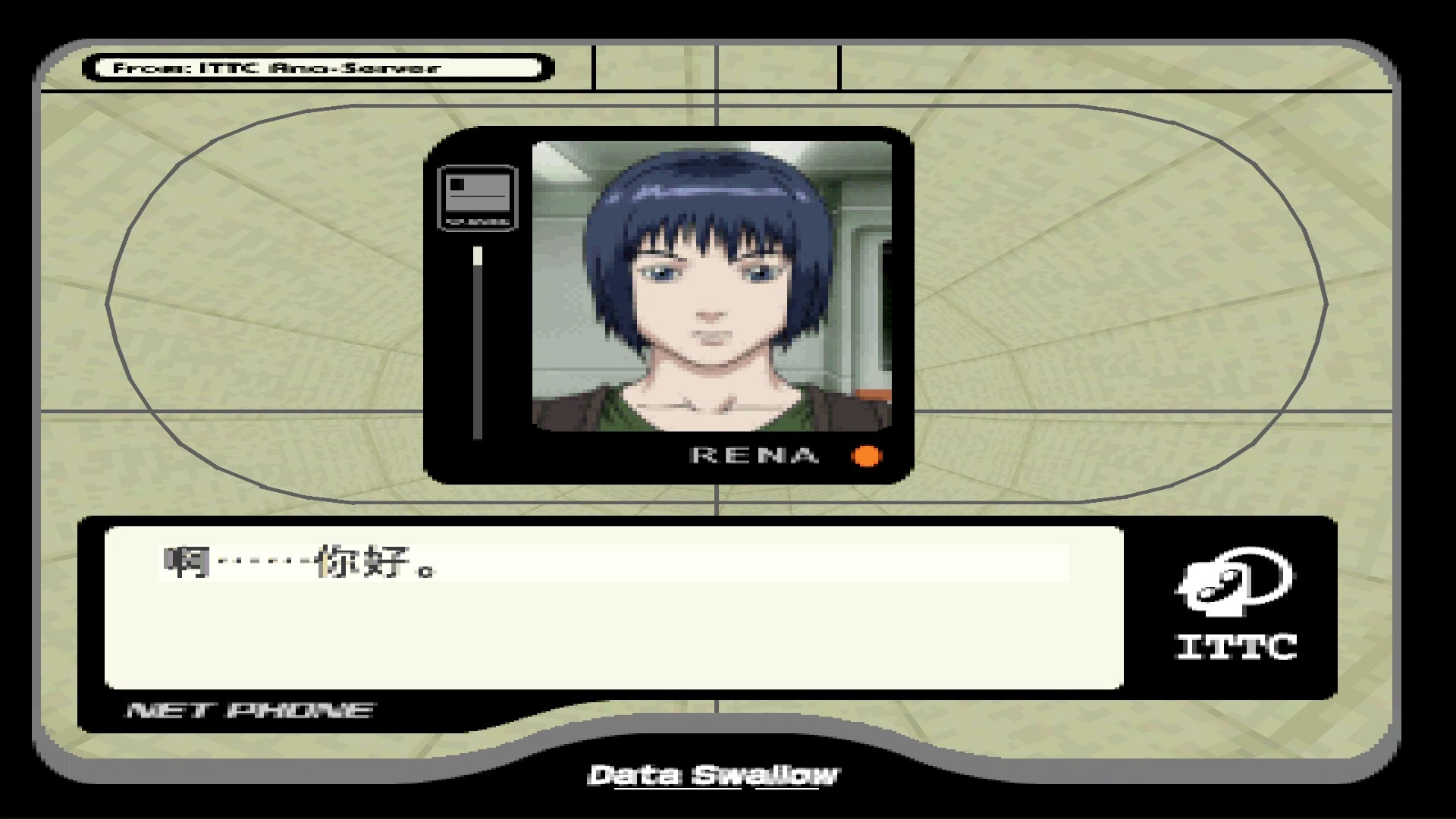Click the ITTC logo
The width and height of the screenshot is (1456, 819).
pyautogui.click(x=1236, y=604)
